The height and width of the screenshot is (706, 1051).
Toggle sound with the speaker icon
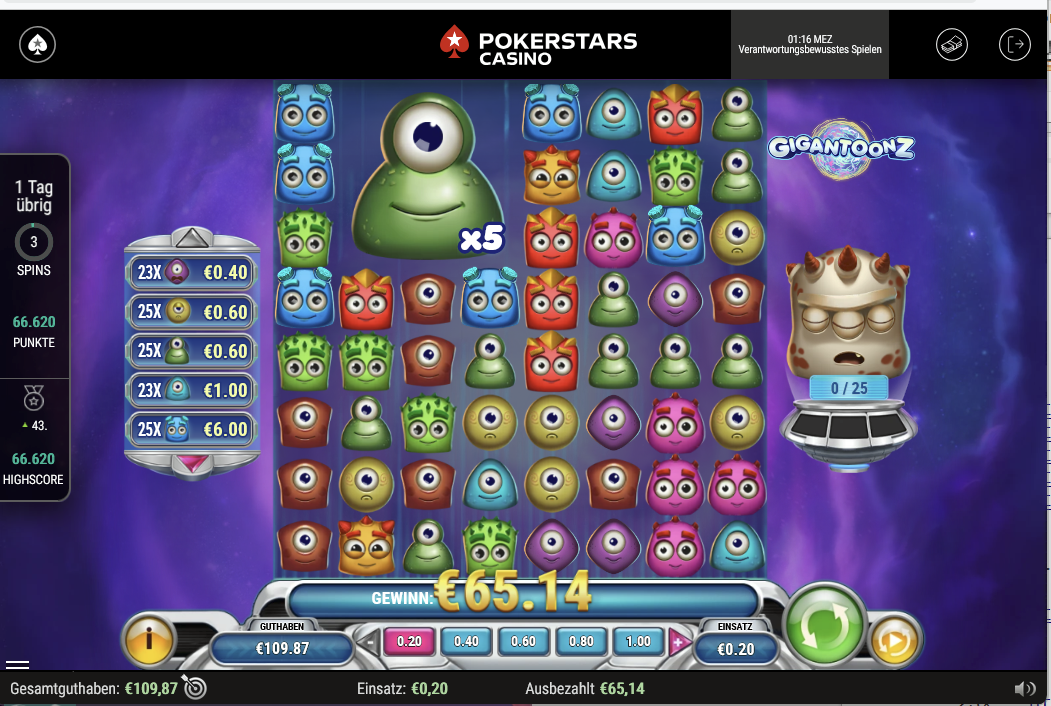[1024, 689]
